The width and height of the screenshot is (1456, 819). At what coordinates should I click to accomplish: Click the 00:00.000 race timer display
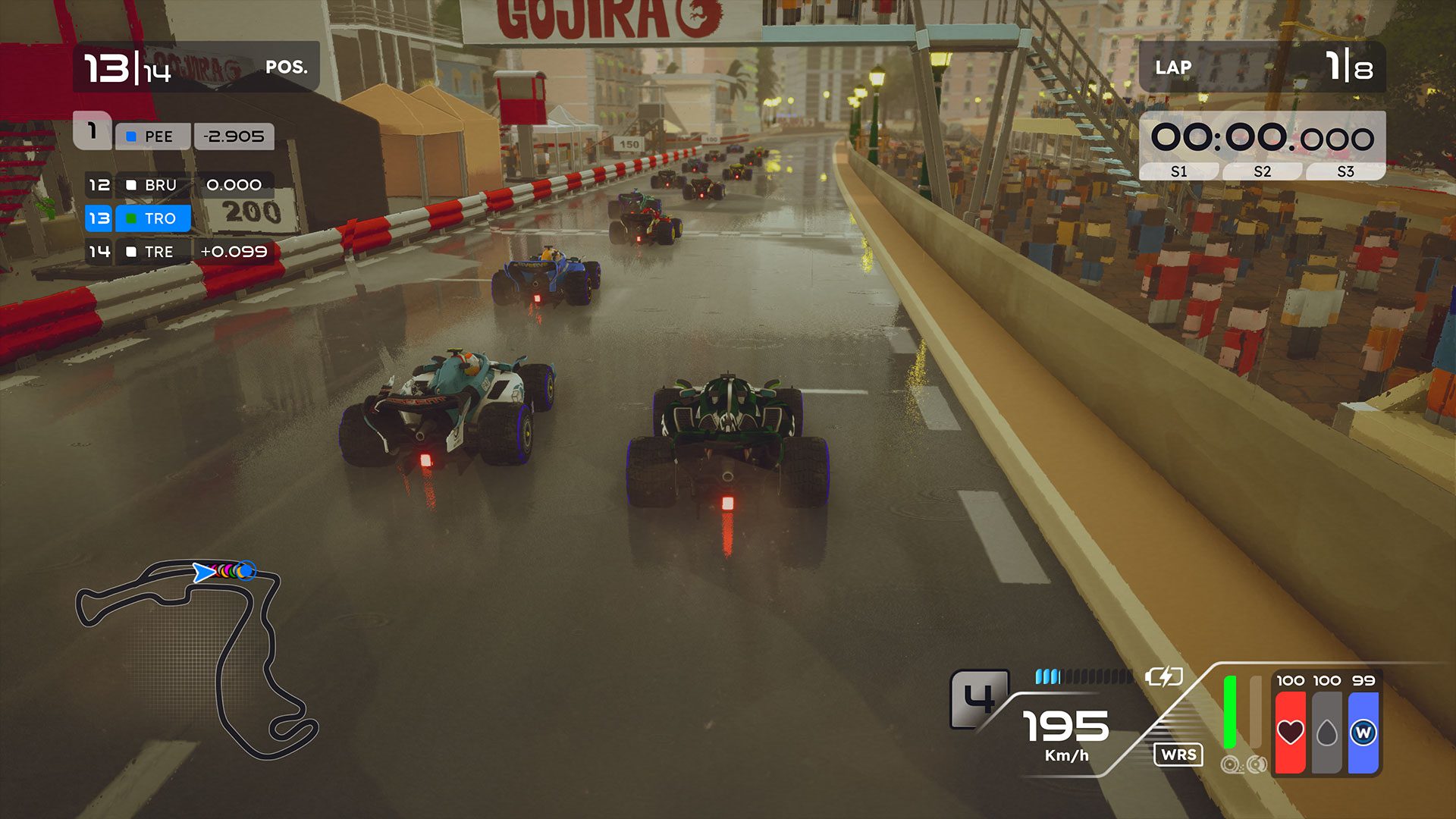point(1262,136)
